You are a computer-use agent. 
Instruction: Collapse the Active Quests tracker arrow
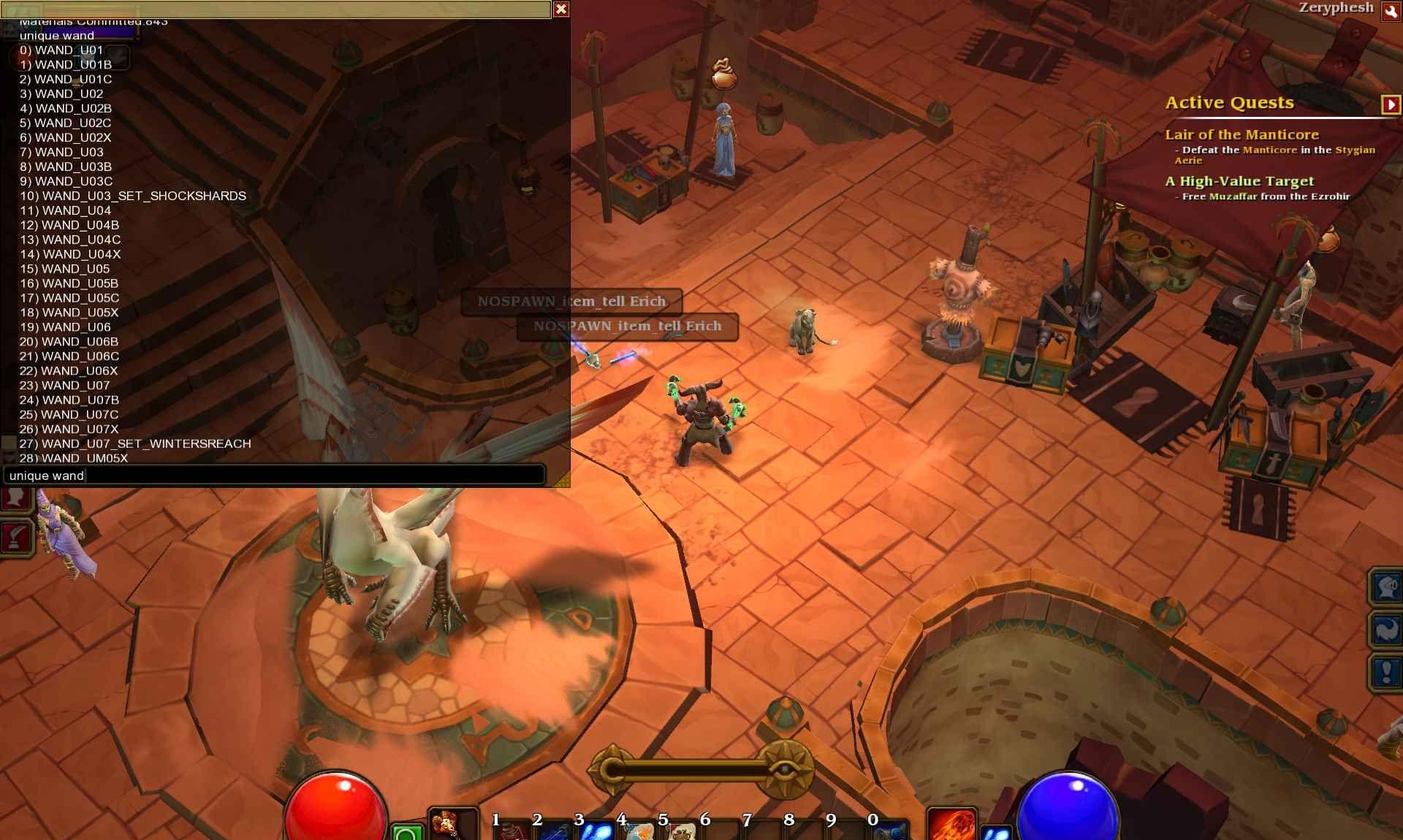pyautogui.click(x=1390, y=104)
